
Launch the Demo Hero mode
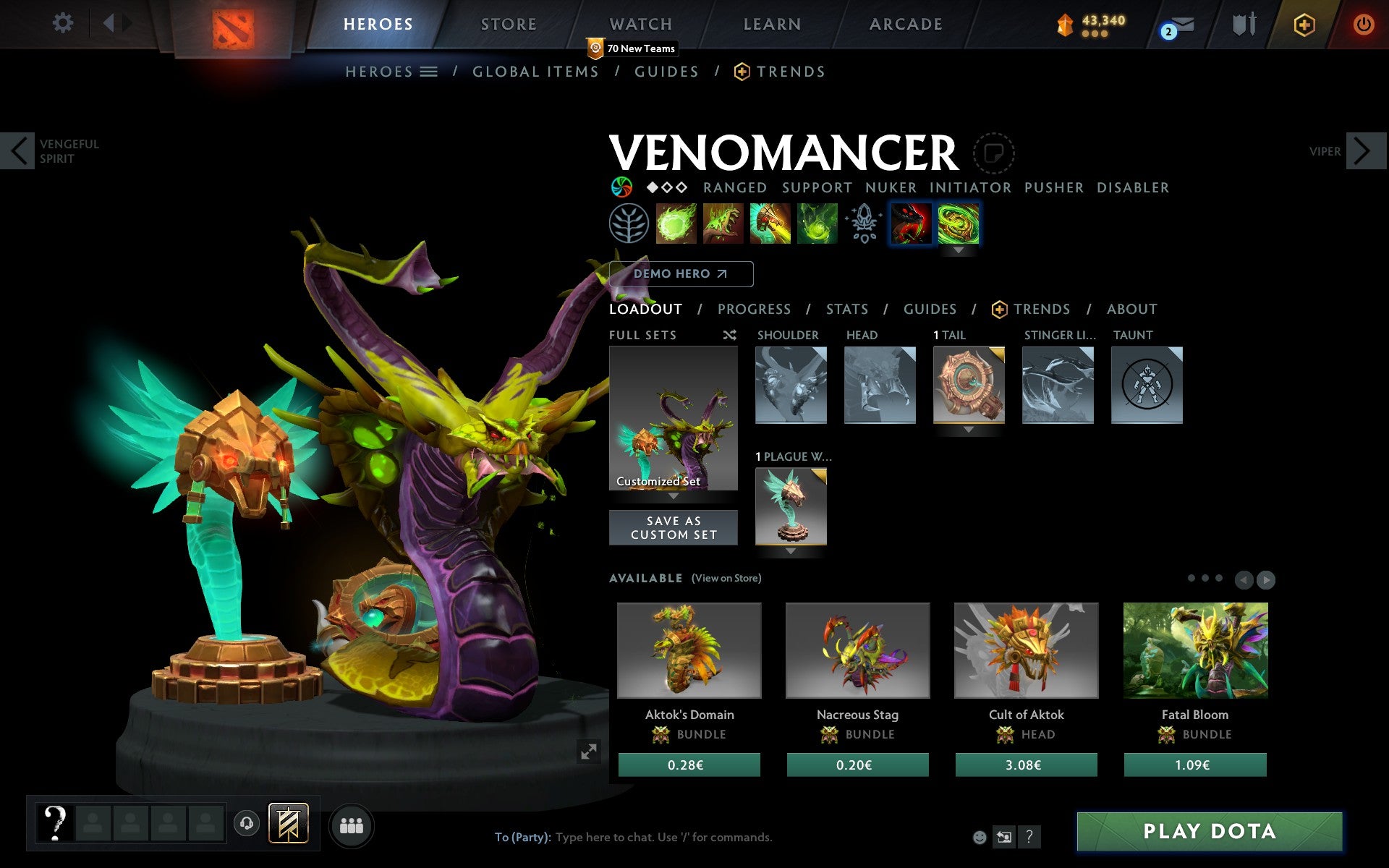click(681, 274)
